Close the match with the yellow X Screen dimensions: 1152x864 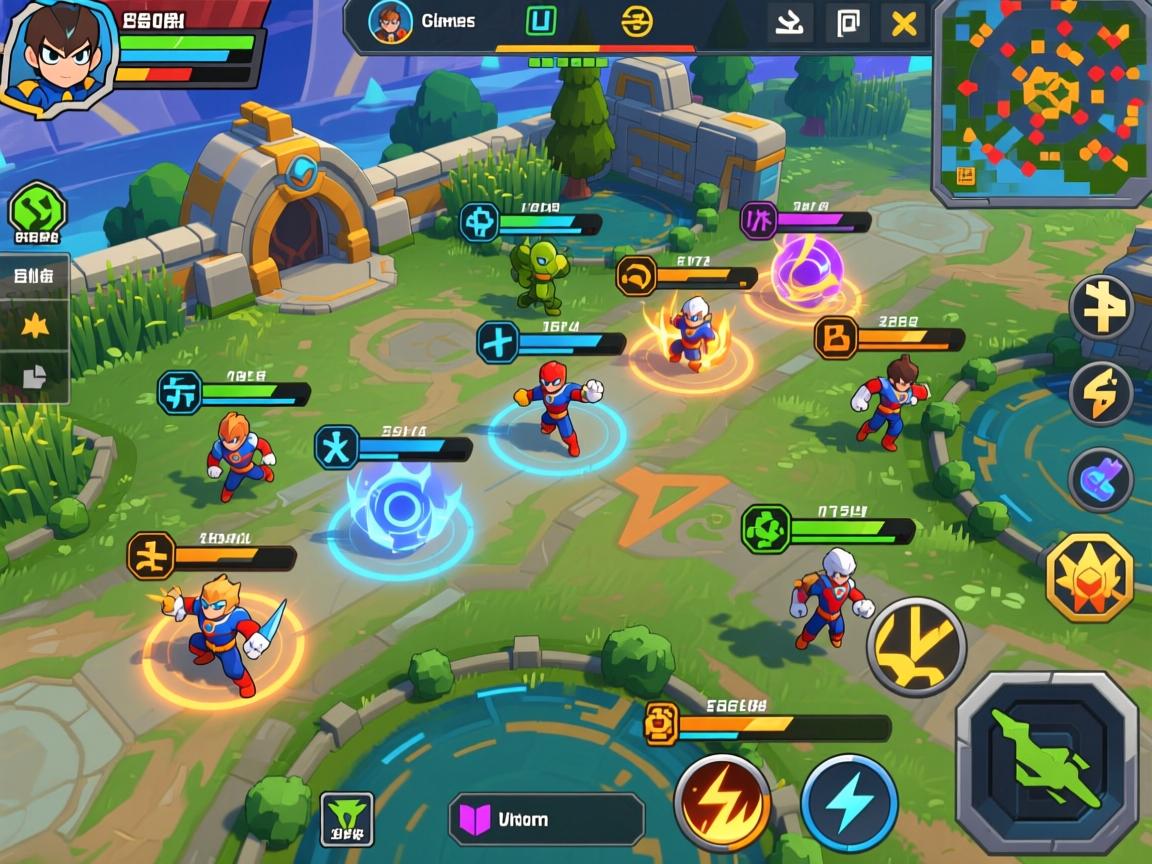pos(904,23)
